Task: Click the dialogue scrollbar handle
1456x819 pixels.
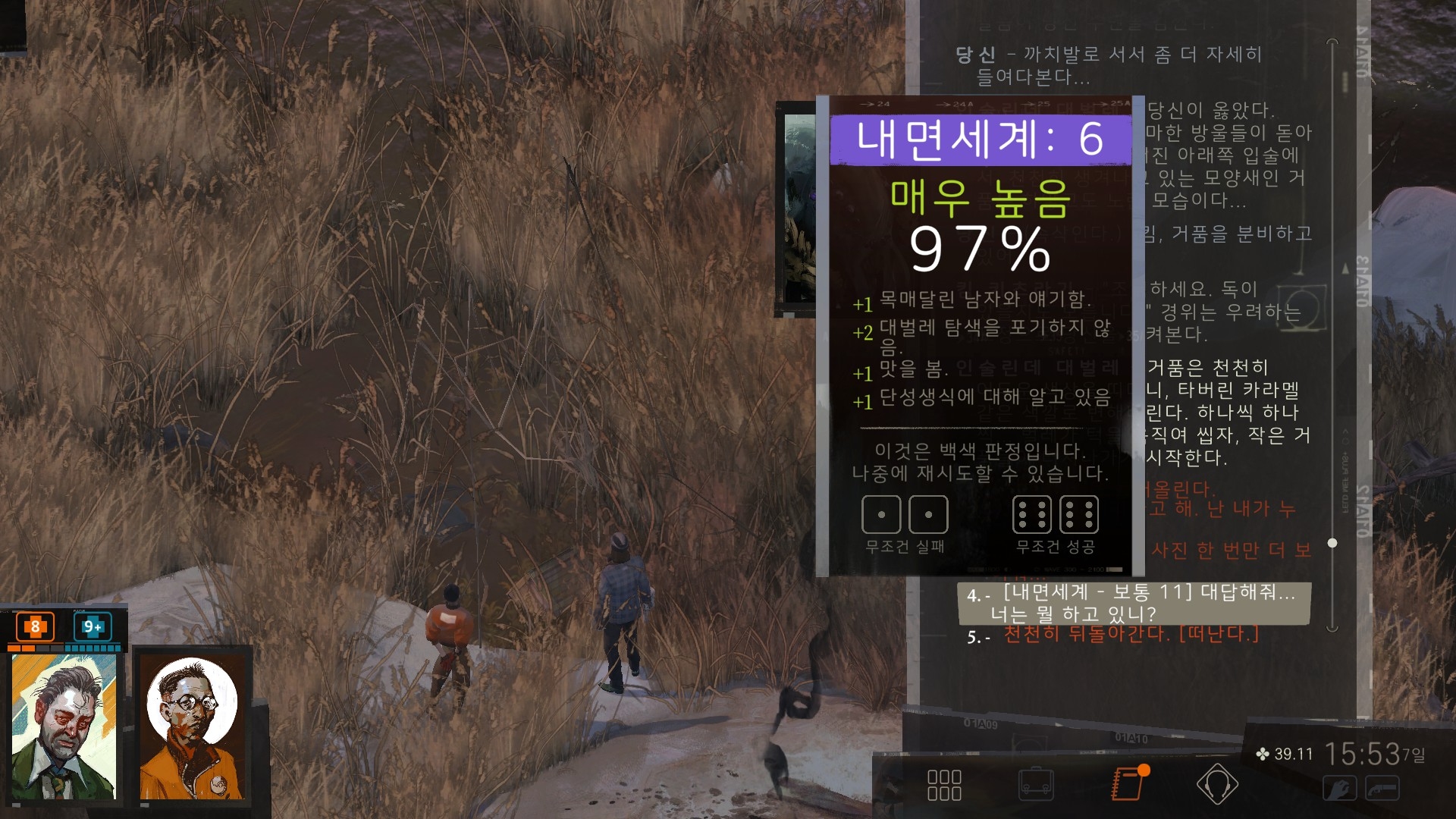Action: click(x=1332, y=543)
